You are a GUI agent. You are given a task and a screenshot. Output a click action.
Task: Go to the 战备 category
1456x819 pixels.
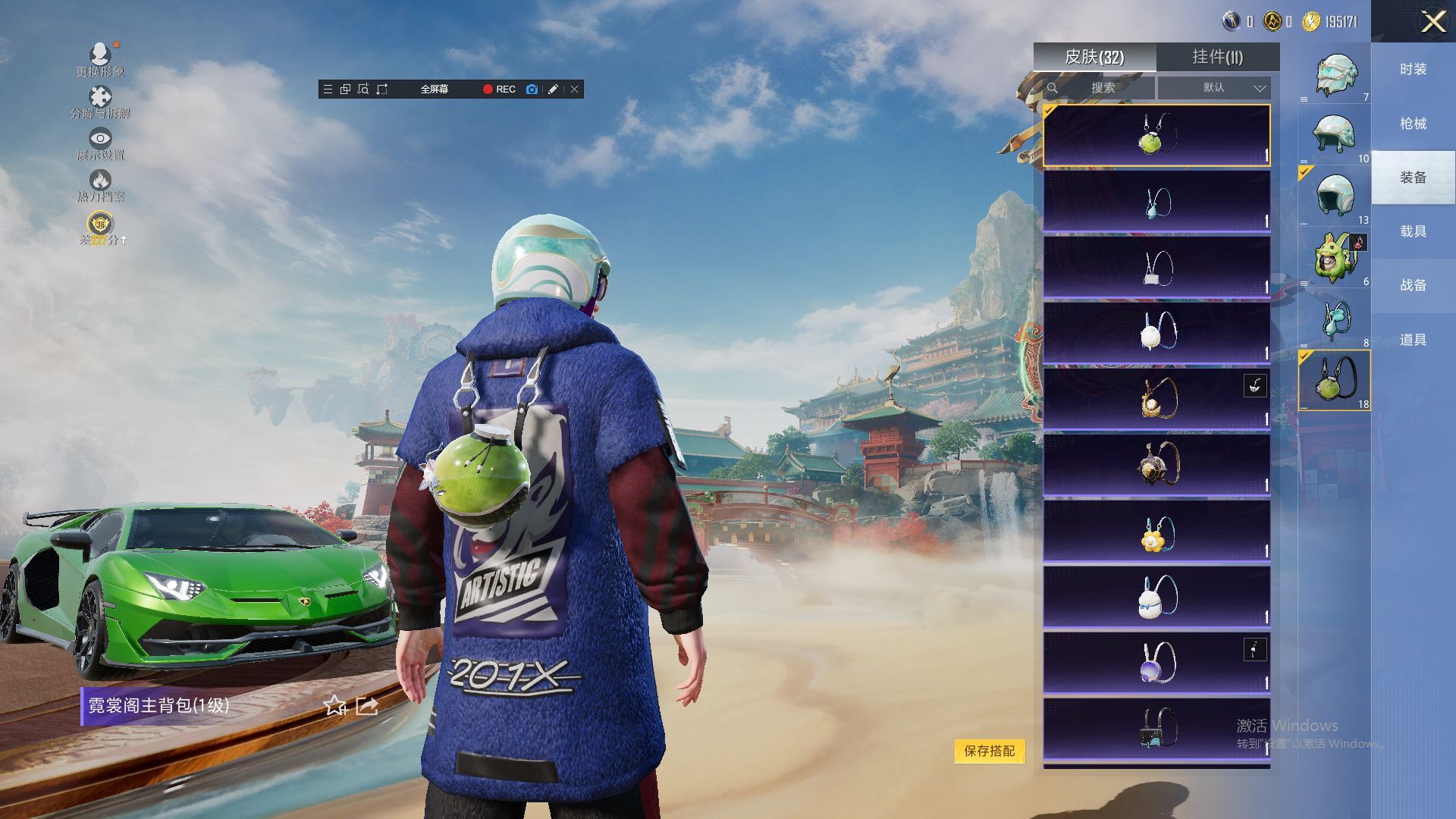(1413, 285)
